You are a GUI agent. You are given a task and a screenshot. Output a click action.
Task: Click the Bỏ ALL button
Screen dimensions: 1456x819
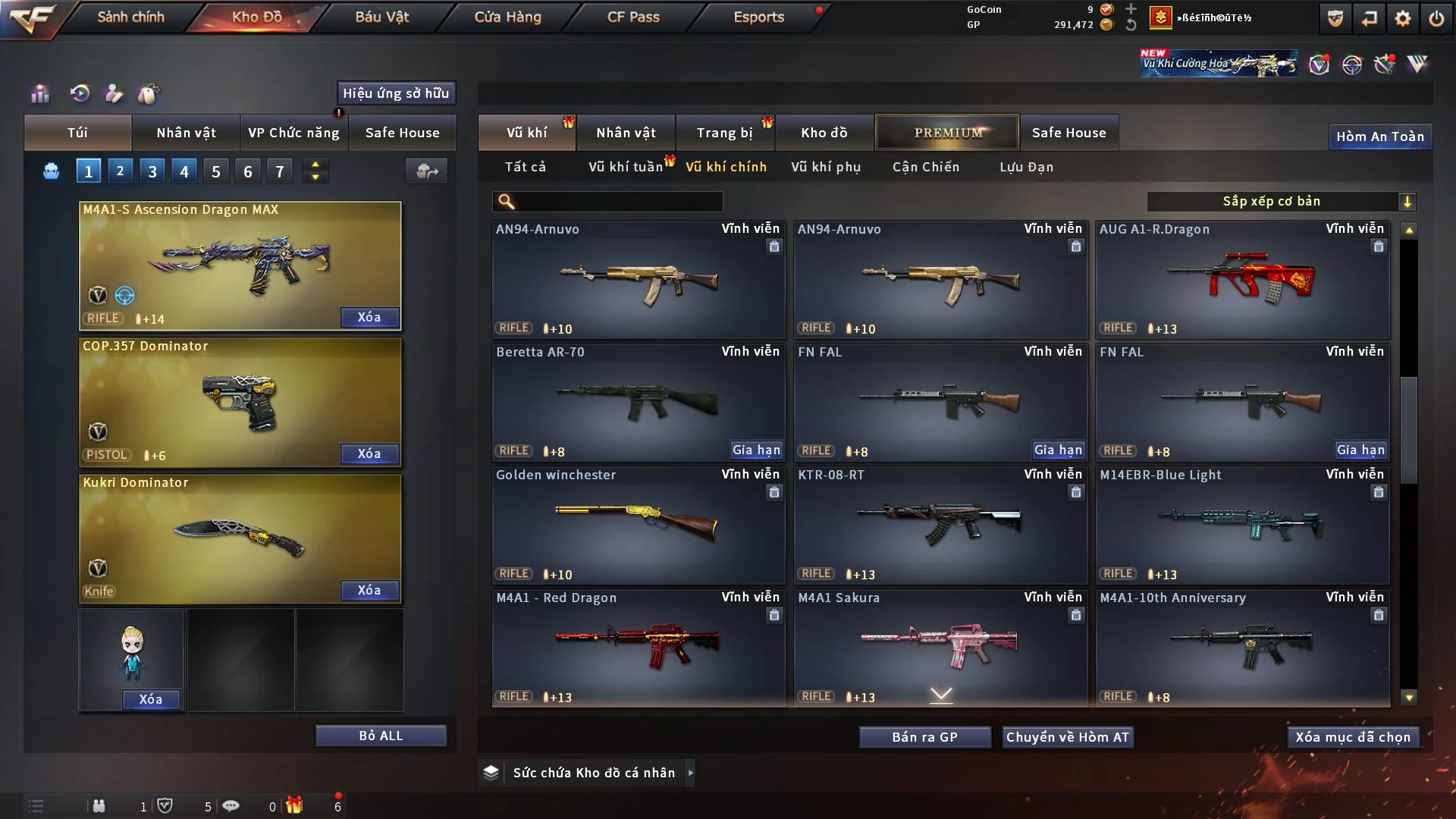pyautogui.click(x=381, y=736)
